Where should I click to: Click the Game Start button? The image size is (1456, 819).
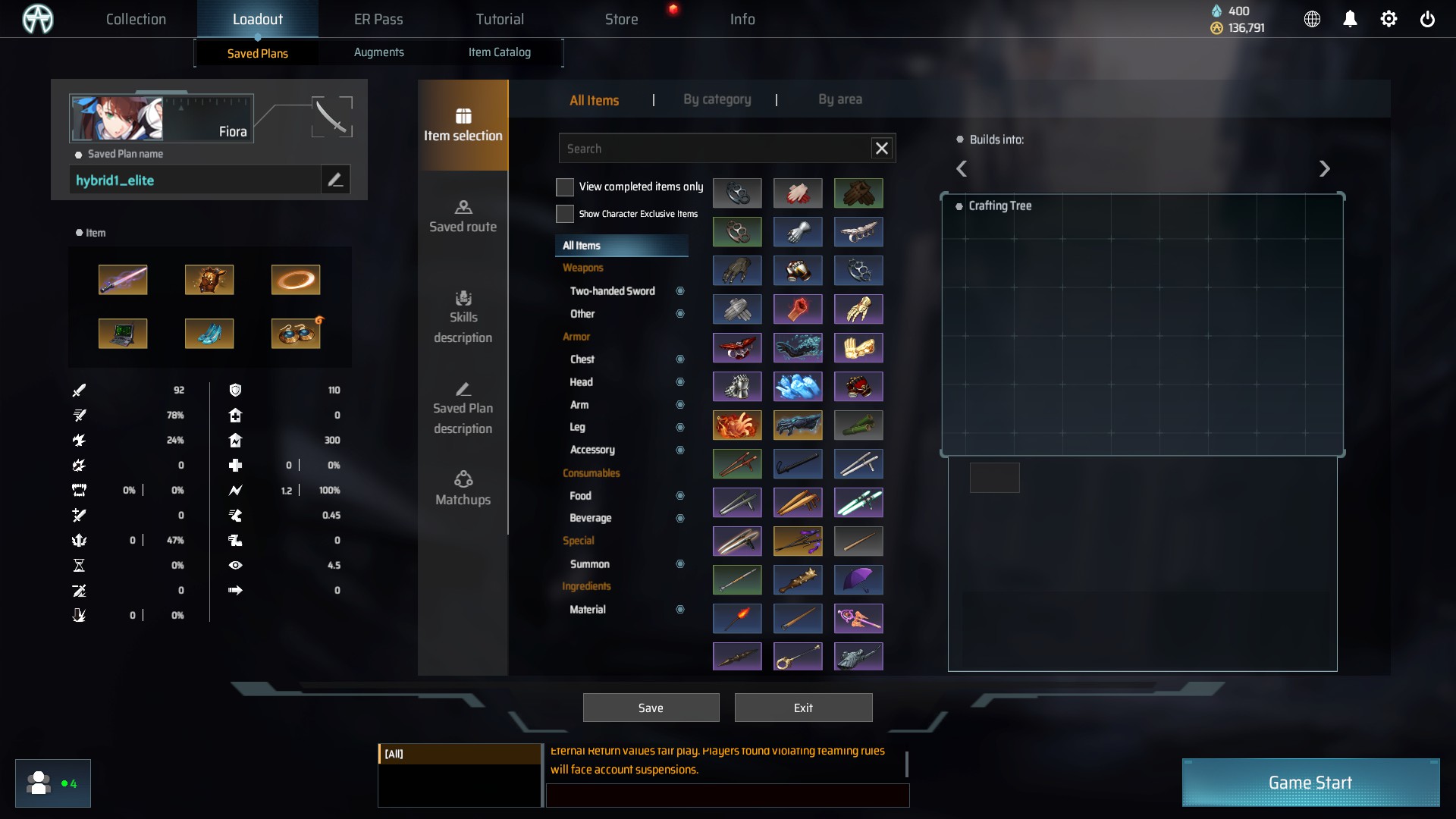(1310, 783)
